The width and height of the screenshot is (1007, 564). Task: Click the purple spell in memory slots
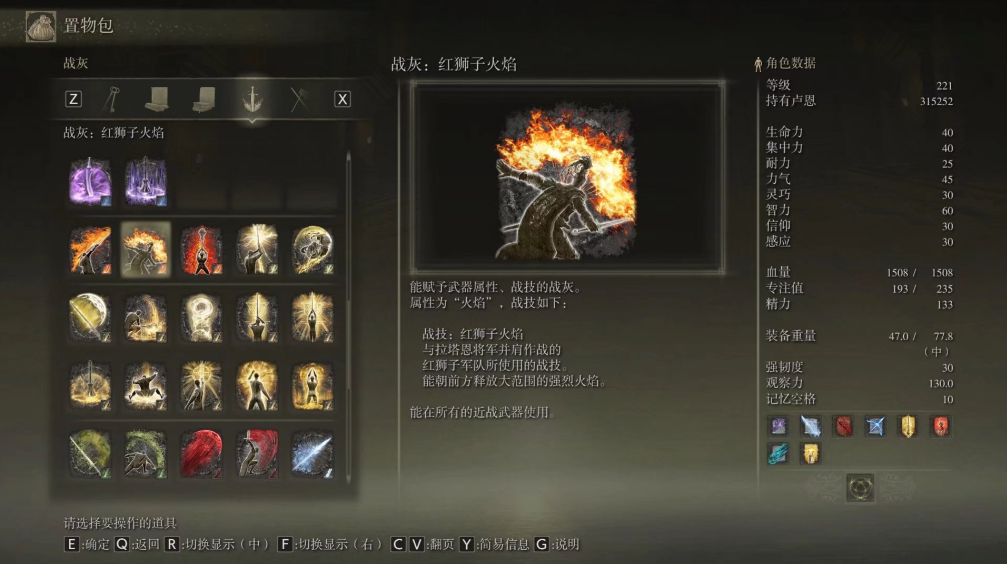[777, 427]
